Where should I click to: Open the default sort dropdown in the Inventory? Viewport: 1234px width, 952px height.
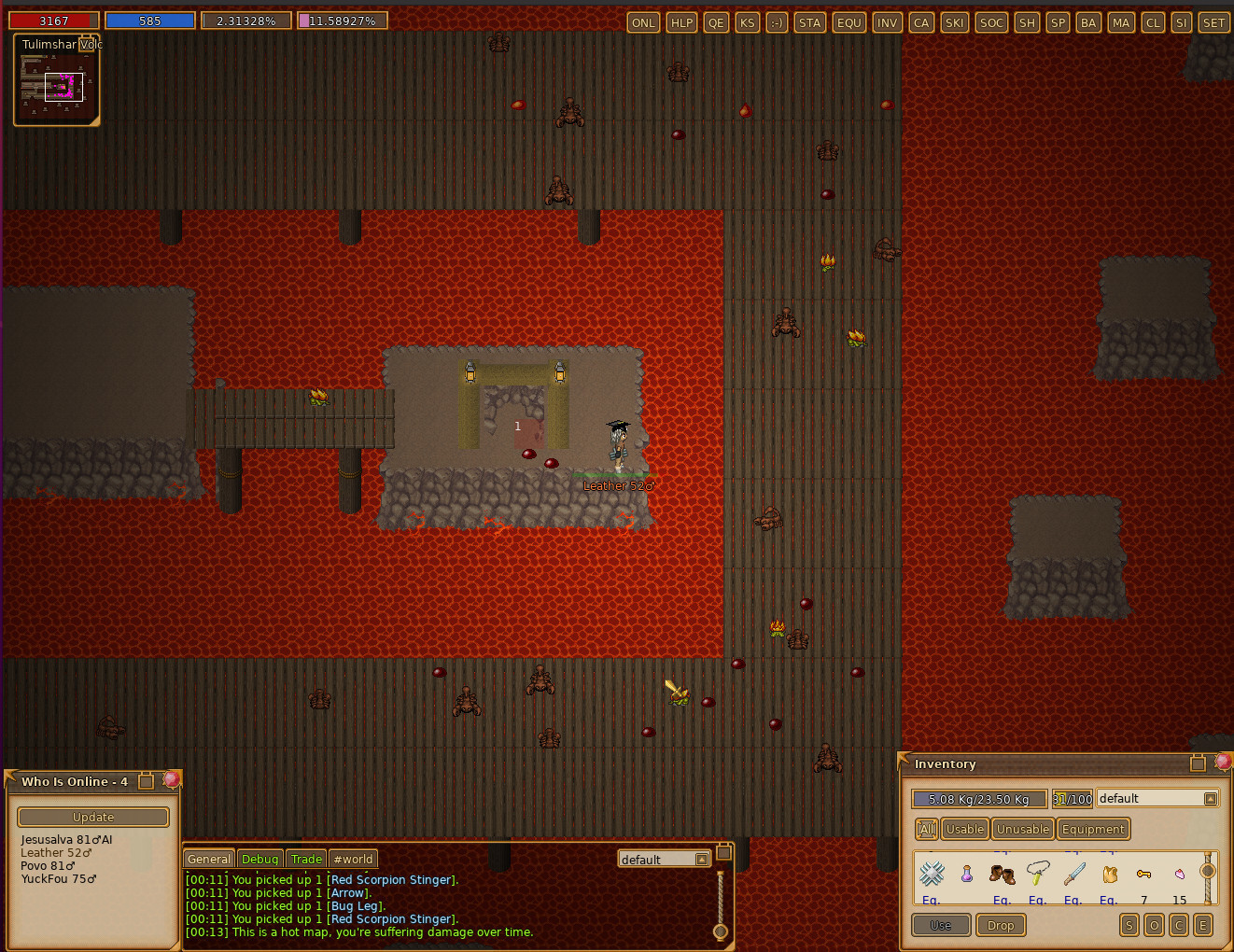click(1211, 798)
